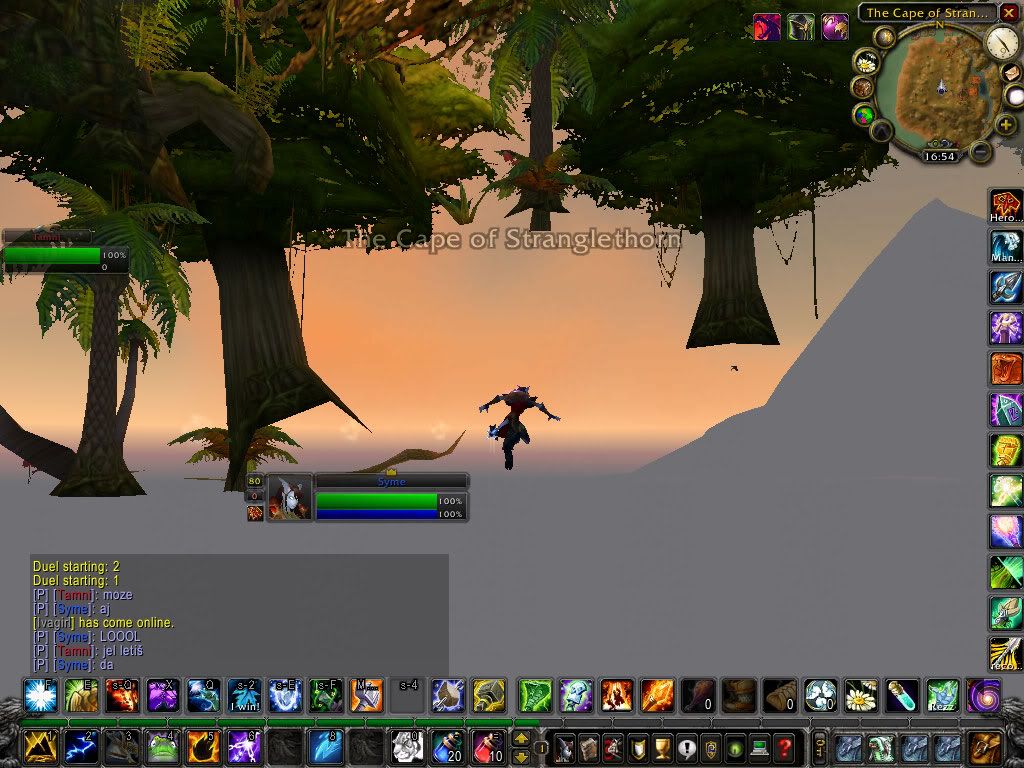Open the Achievements gold trophy button
This screenshot has height=768, width=1024.
click(x=662, y=747)
